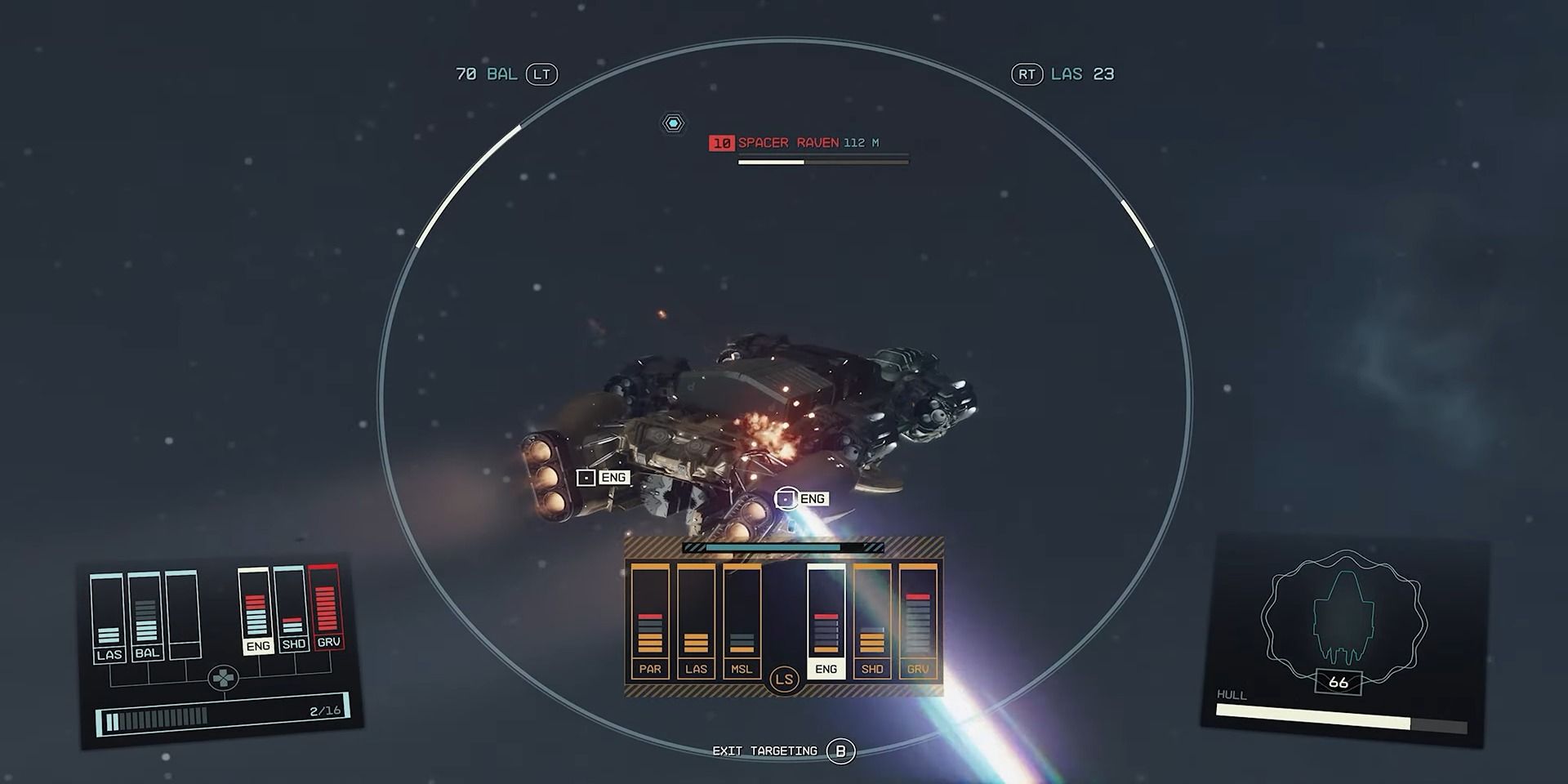Select the MSL subsystem tab

tap(742, 668)
